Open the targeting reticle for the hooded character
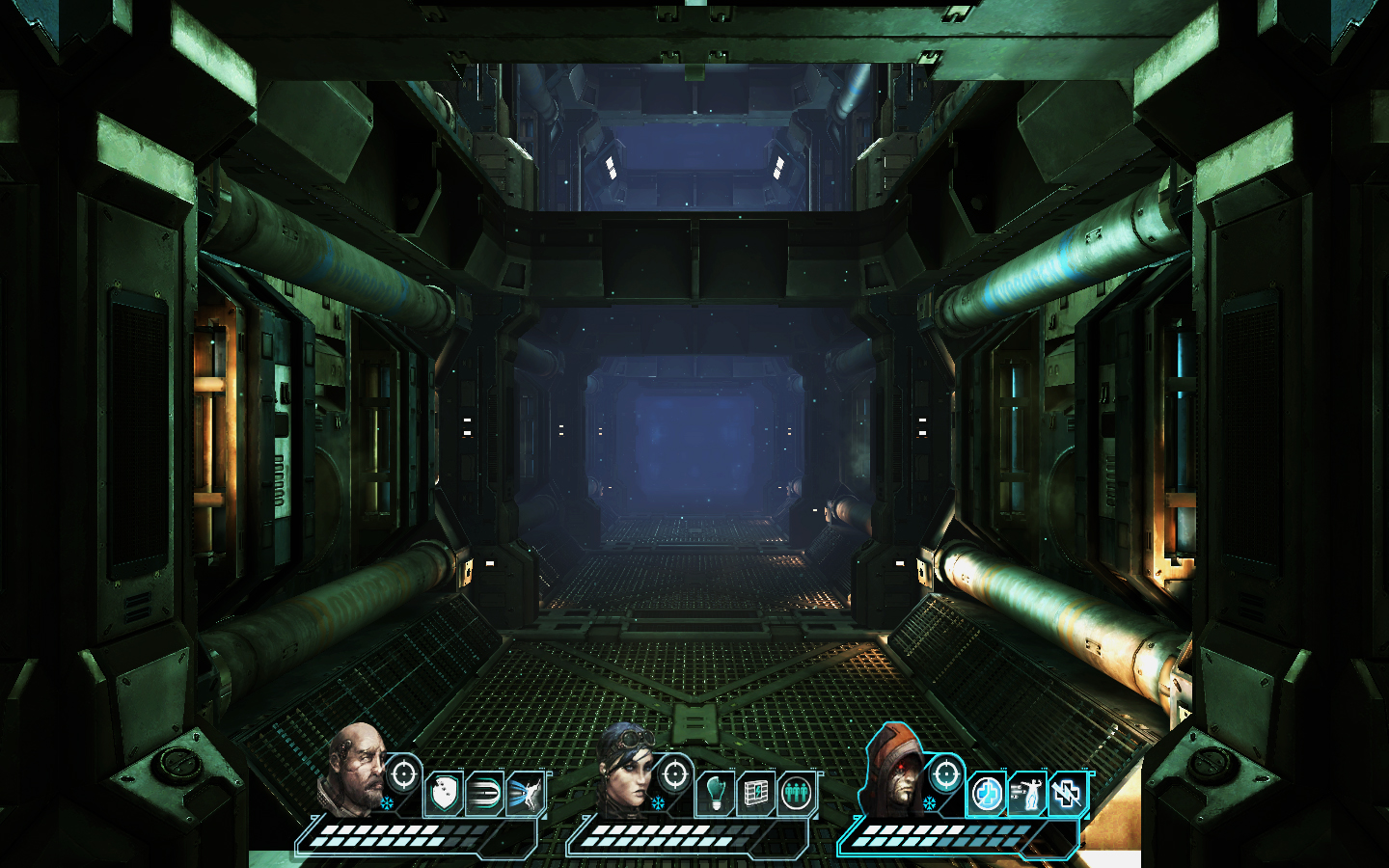Screen dimensions: 1389x868 click(x=945, y=774)
